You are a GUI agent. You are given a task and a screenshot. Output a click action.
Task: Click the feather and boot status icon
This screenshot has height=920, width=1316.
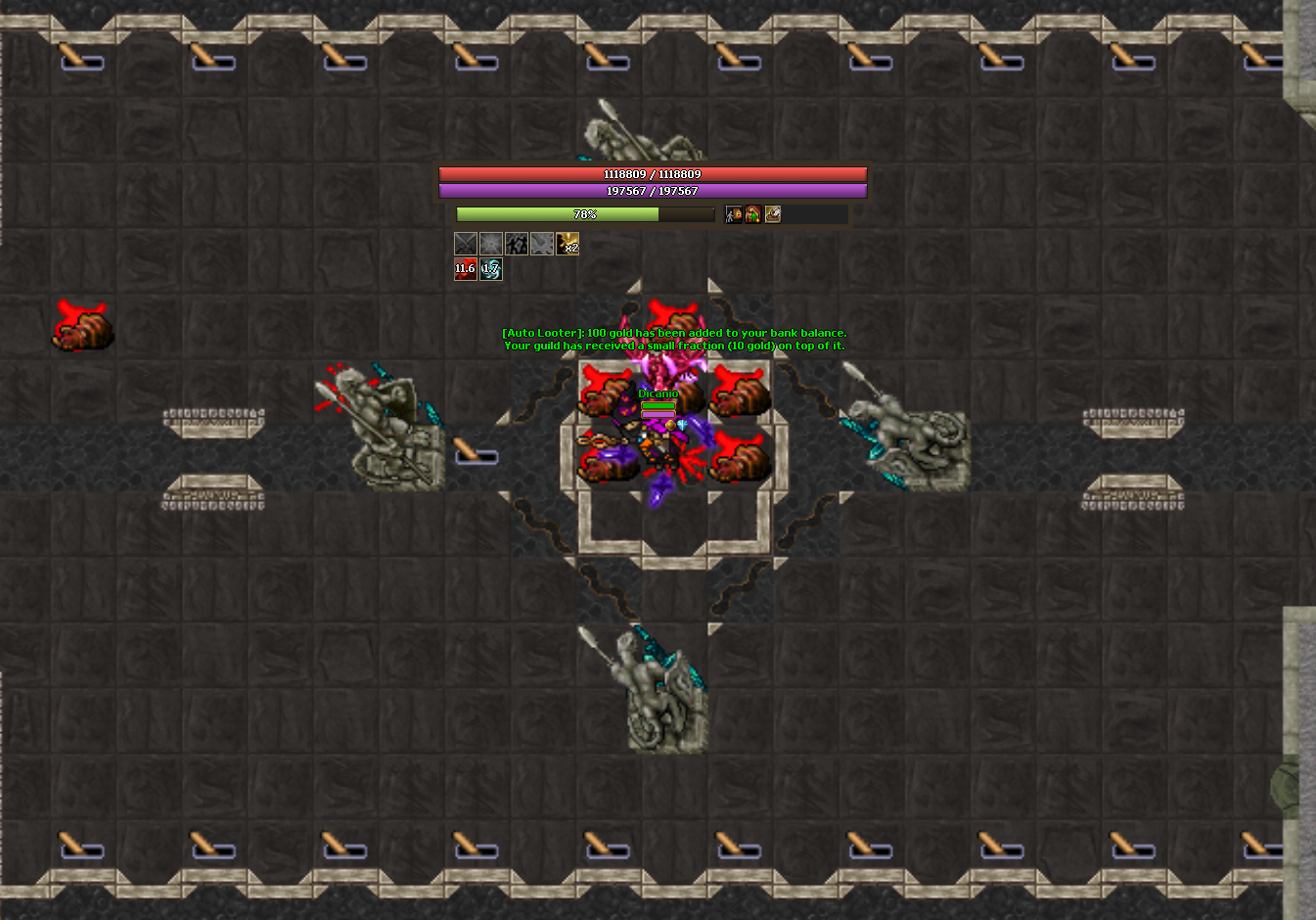click(773, 214)
